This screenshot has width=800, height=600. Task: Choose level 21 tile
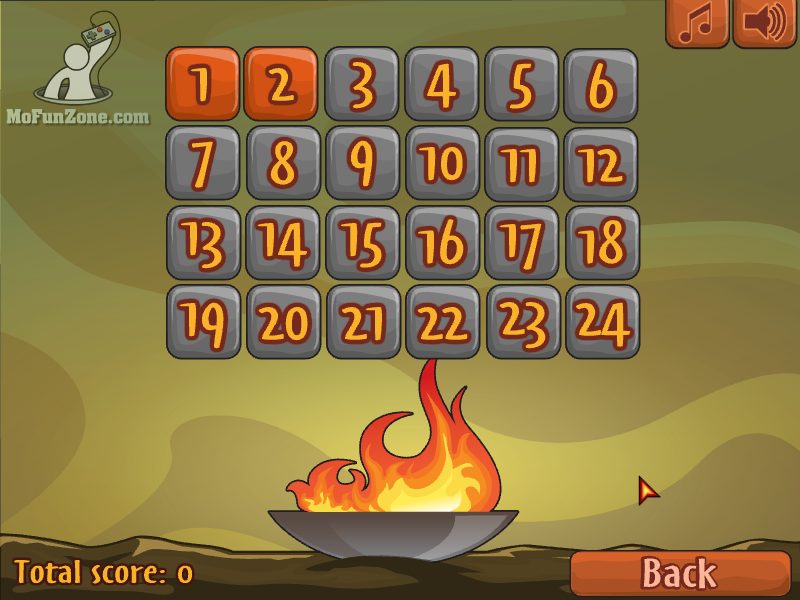coord(362,322)
